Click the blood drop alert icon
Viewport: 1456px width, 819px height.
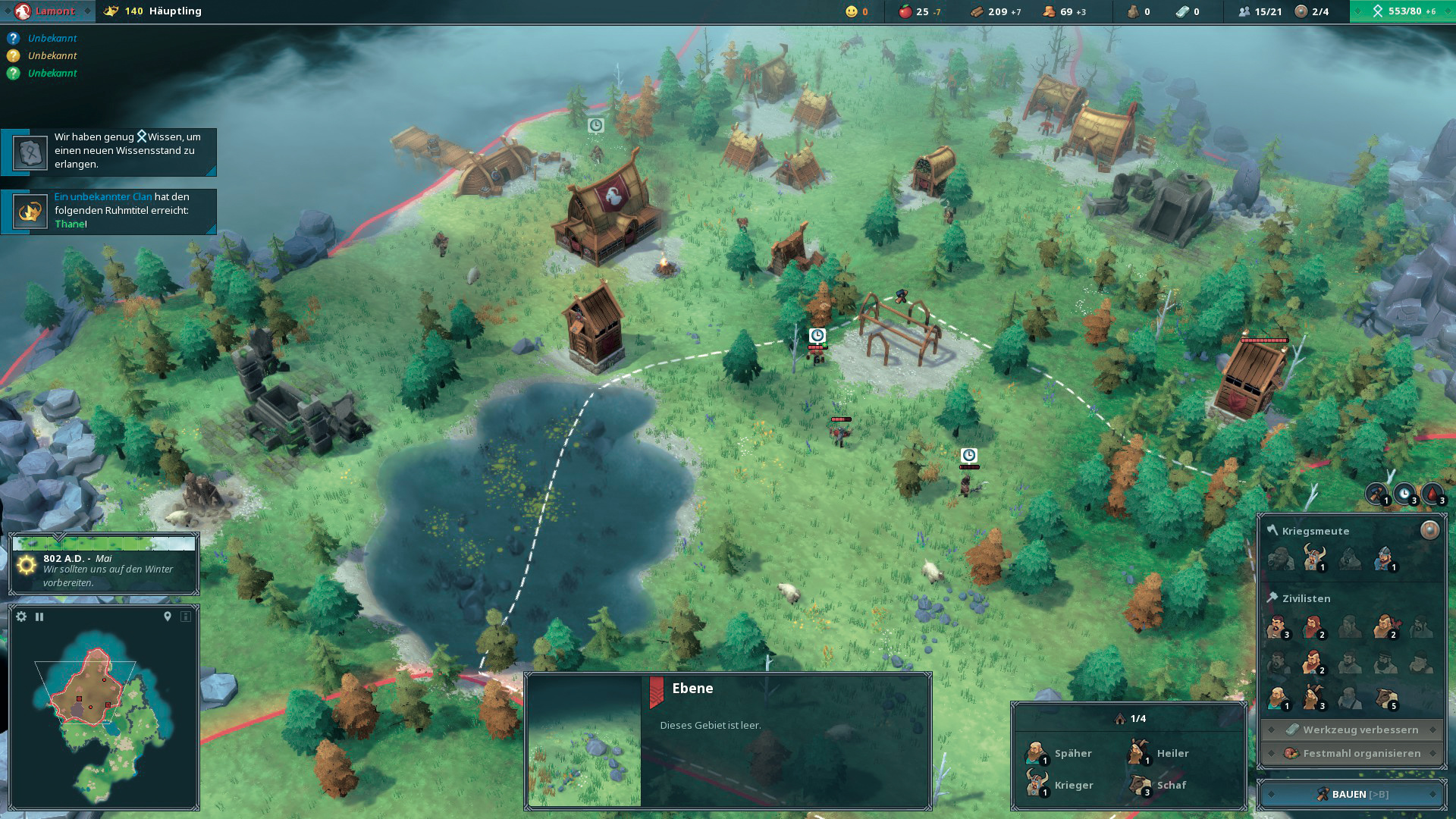click(x=1432, y=494)
